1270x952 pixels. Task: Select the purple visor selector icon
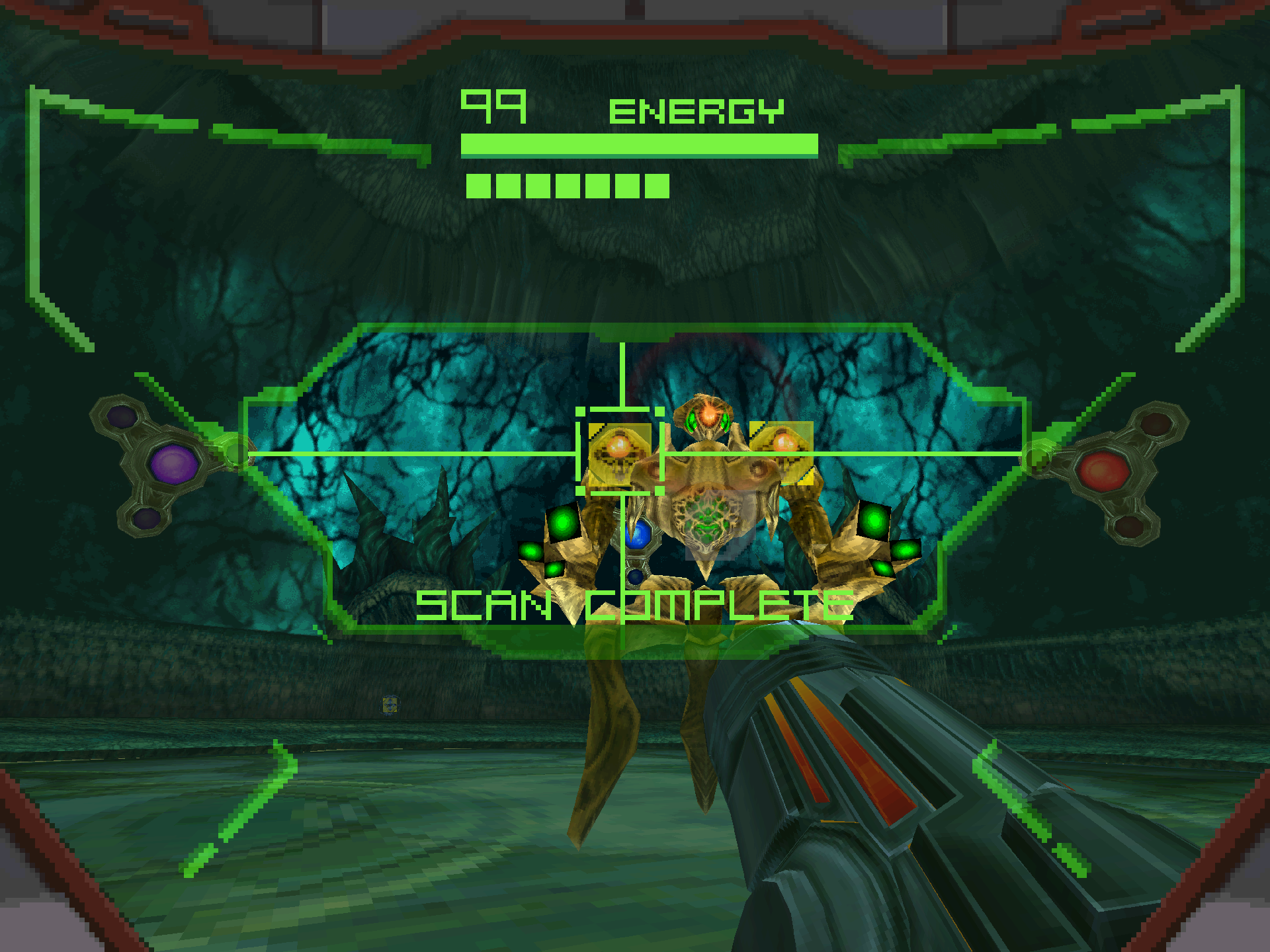pyautogui.click(x=173, y=463)
